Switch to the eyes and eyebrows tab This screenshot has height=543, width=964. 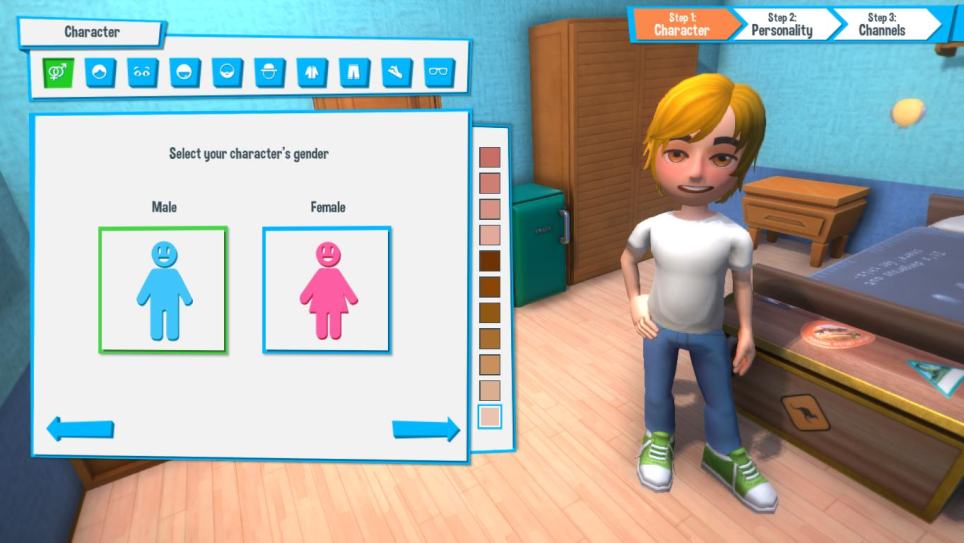point(143,72)
